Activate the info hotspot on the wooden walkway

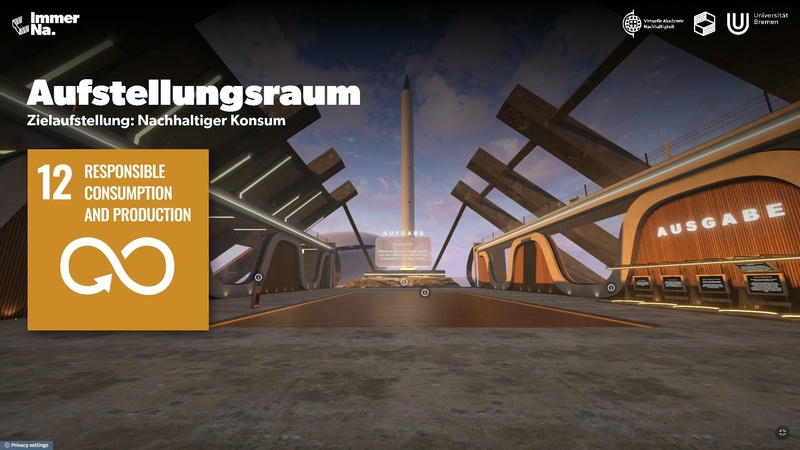click(424, 293)
